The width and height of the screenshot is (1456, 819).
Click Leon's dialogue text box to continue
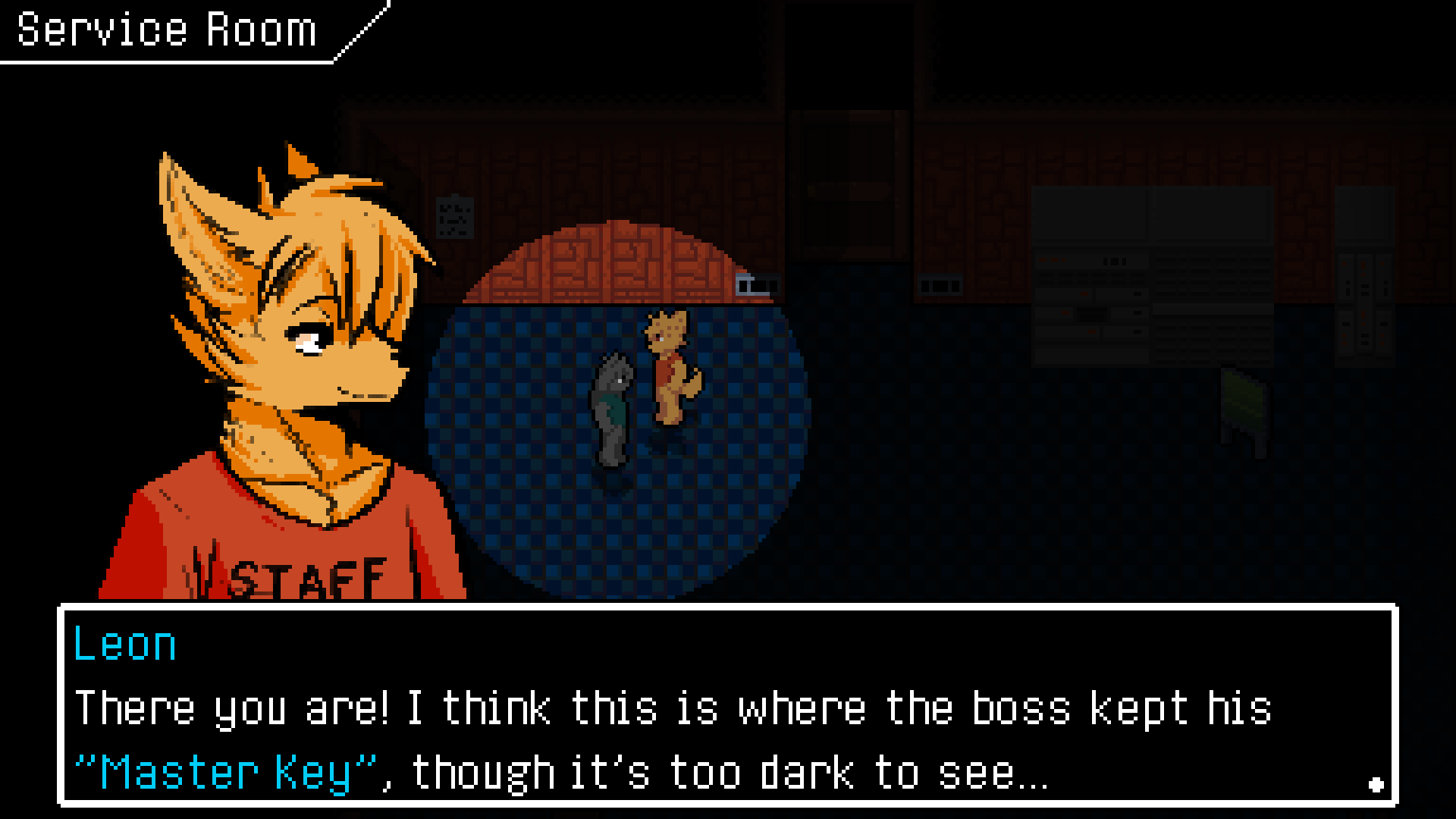pos(728,705)
